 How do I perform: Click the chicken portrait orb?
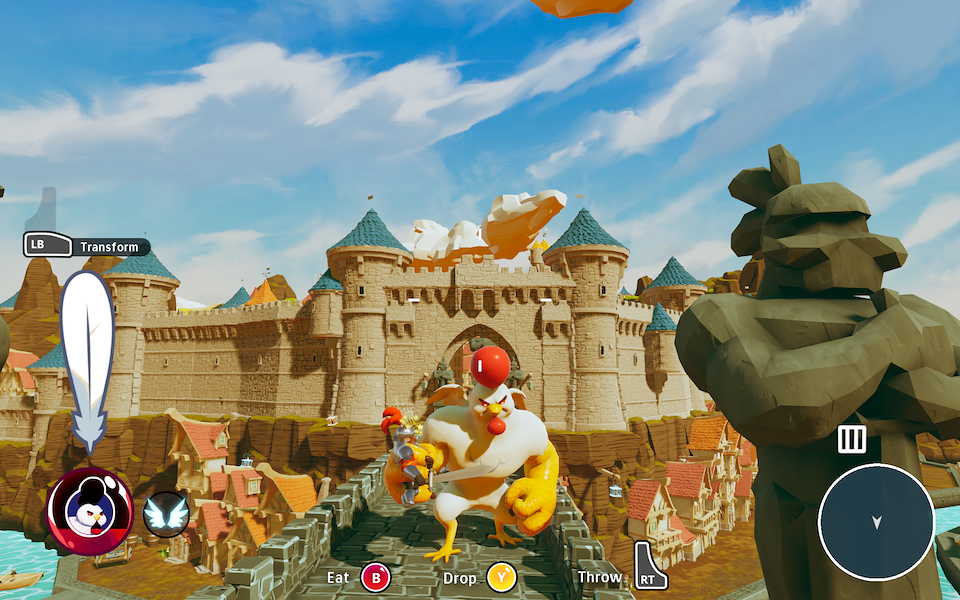pos(89,511)
